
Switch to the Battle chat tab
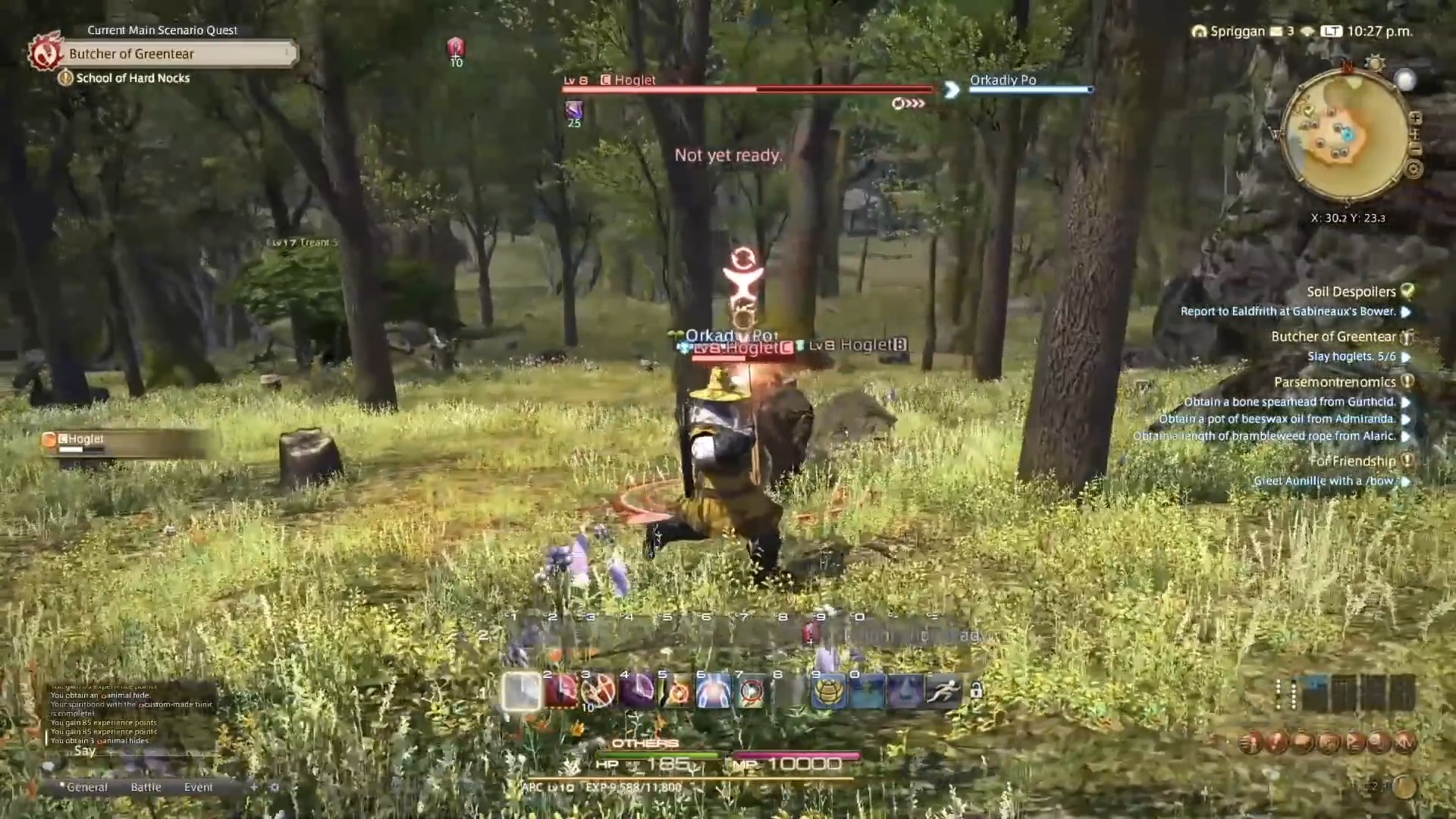point(146,787)
